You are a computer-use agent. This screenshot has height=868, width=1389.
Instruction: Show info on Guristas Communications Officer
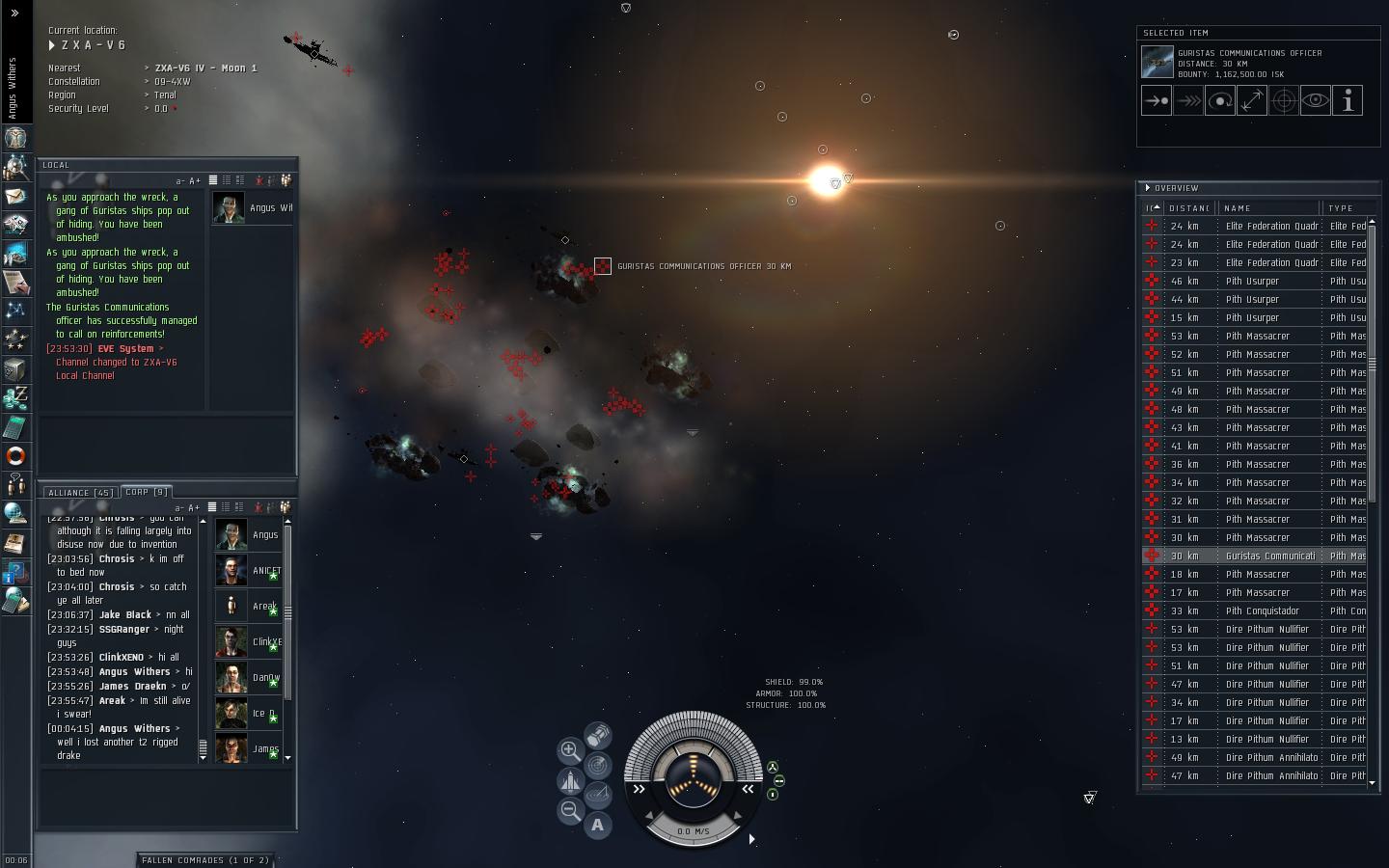tap(1348, 100)
